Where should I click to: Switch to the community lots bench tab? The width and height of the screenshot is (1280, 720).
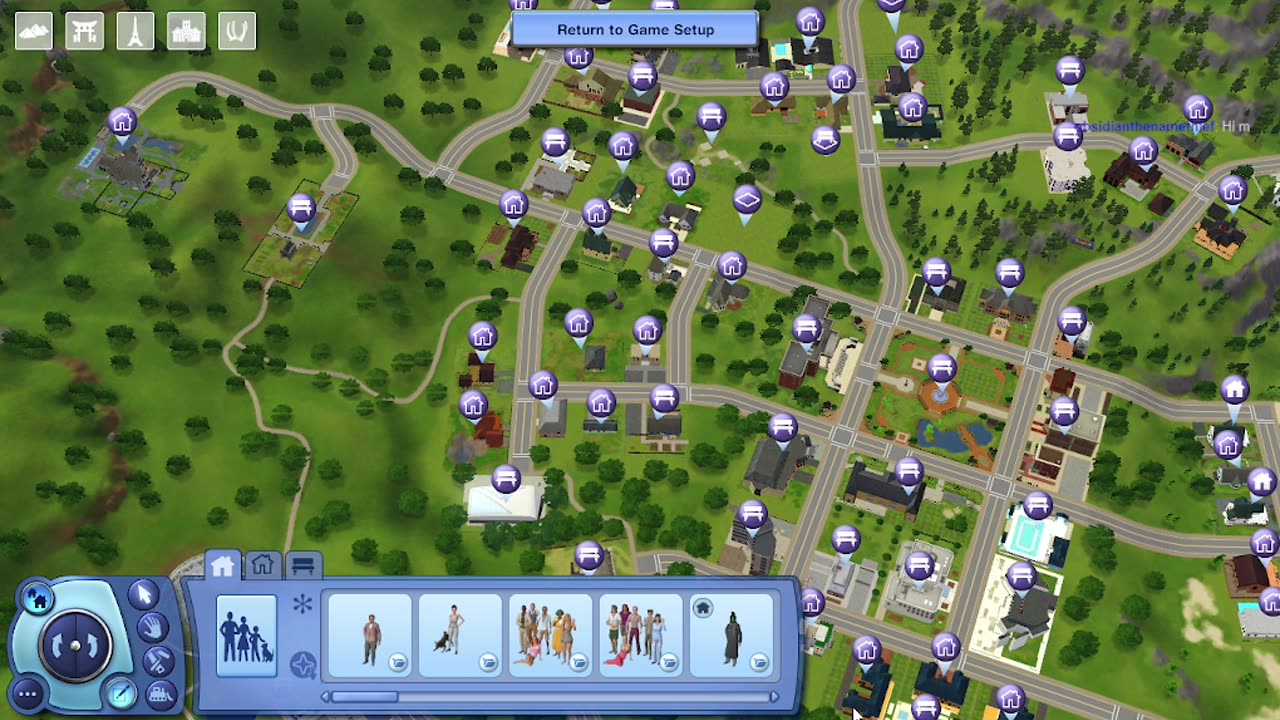(303, 563)
